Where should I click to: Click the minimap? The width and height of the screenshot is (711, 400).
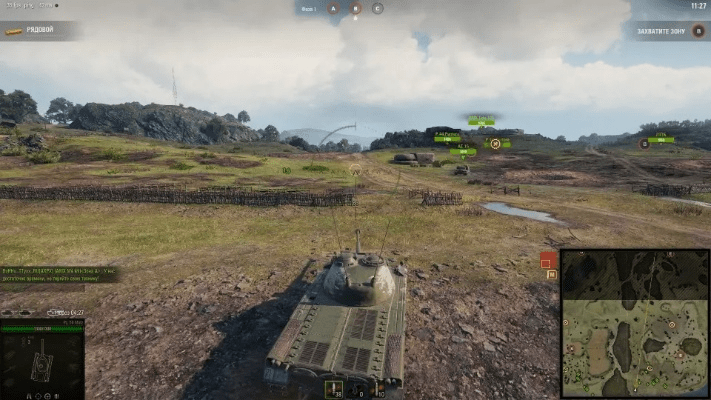[634, 322]
